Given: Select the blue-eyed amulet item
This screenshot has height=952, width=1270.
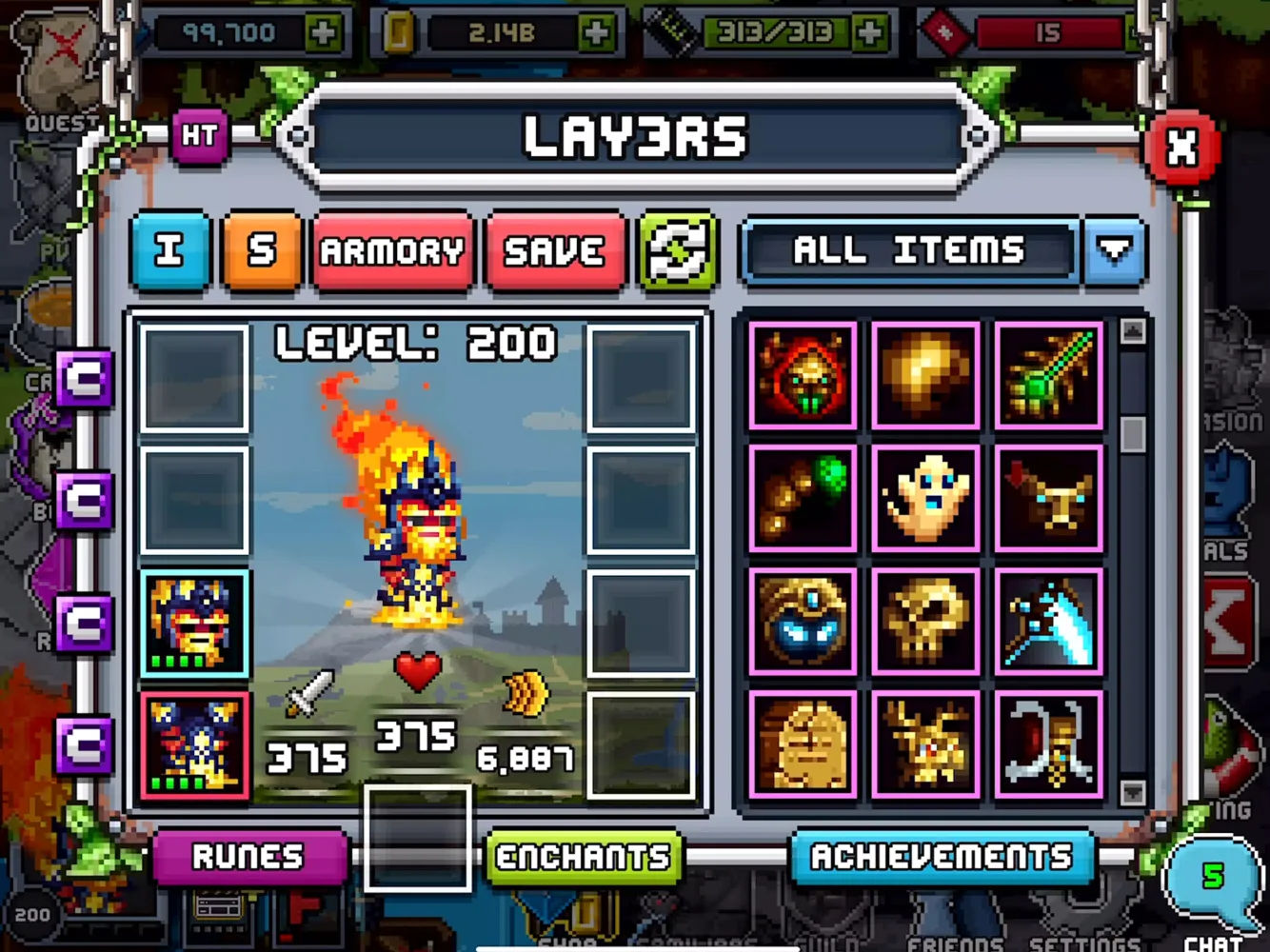Looking at the screenshot, I should click(x=801, y=623).
